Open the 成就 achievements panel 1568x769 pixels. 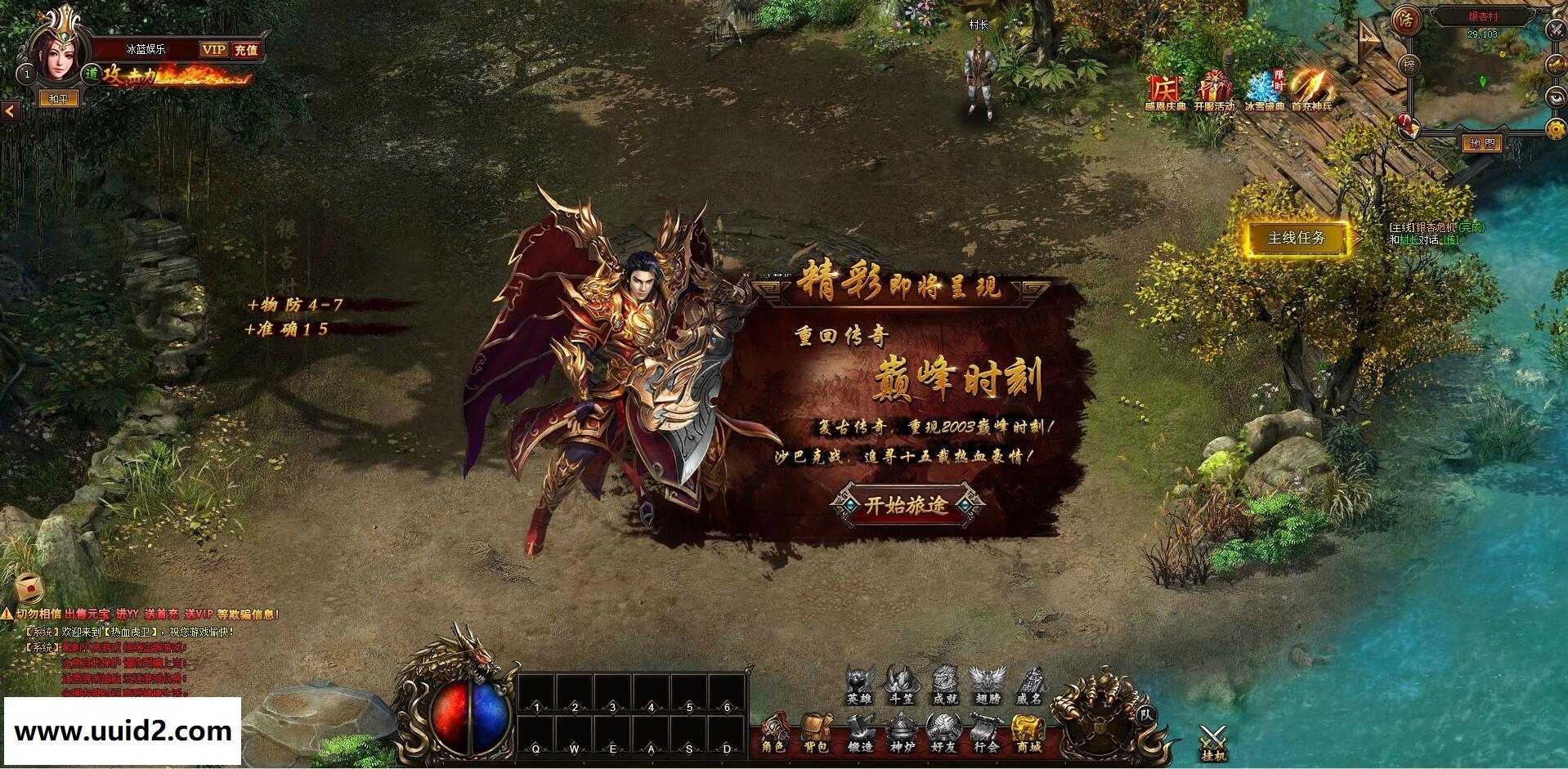tap(944, 684)
